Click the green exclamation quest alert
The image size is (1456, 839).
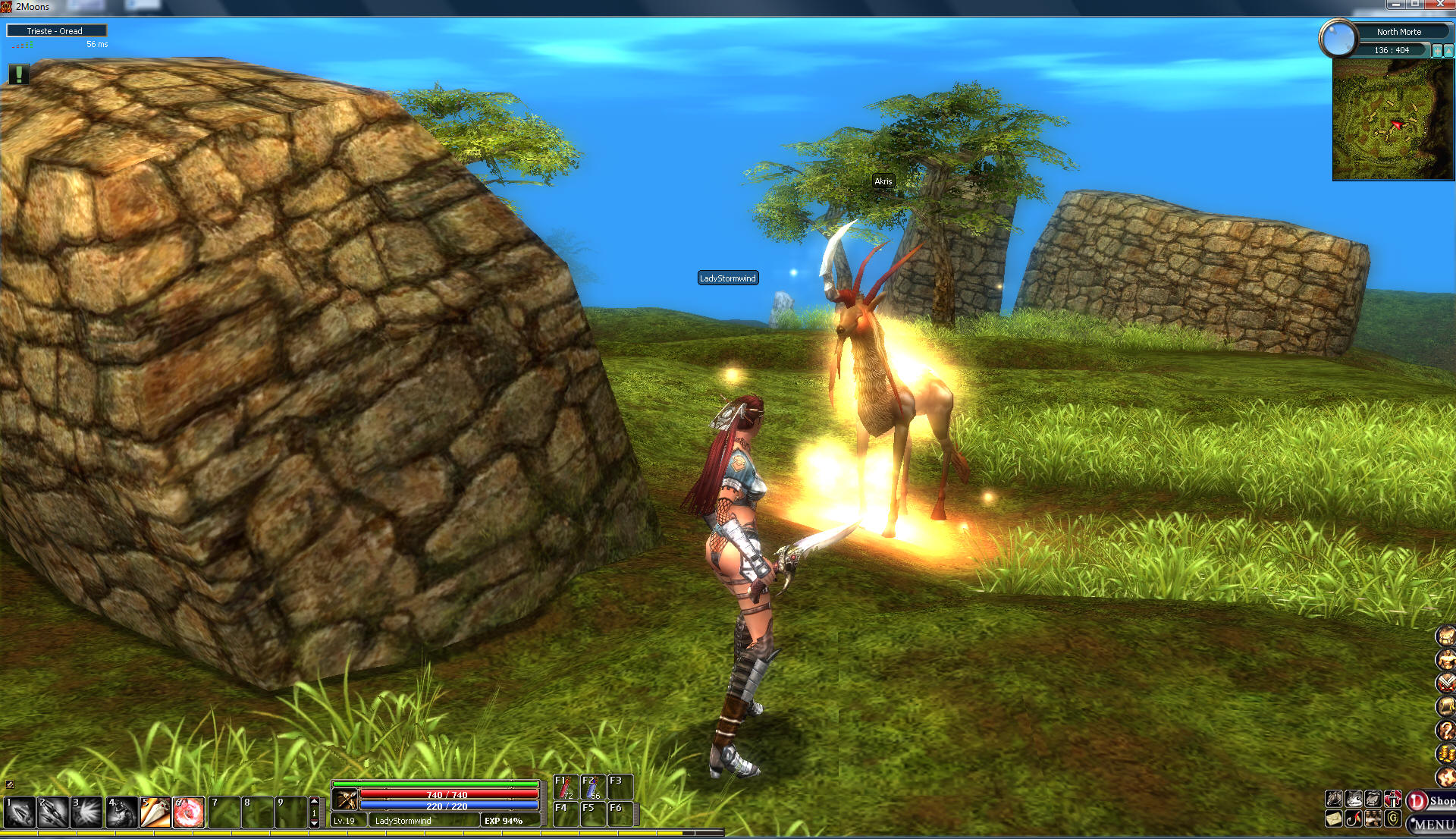pyautogui.click(x=19, y=74)
